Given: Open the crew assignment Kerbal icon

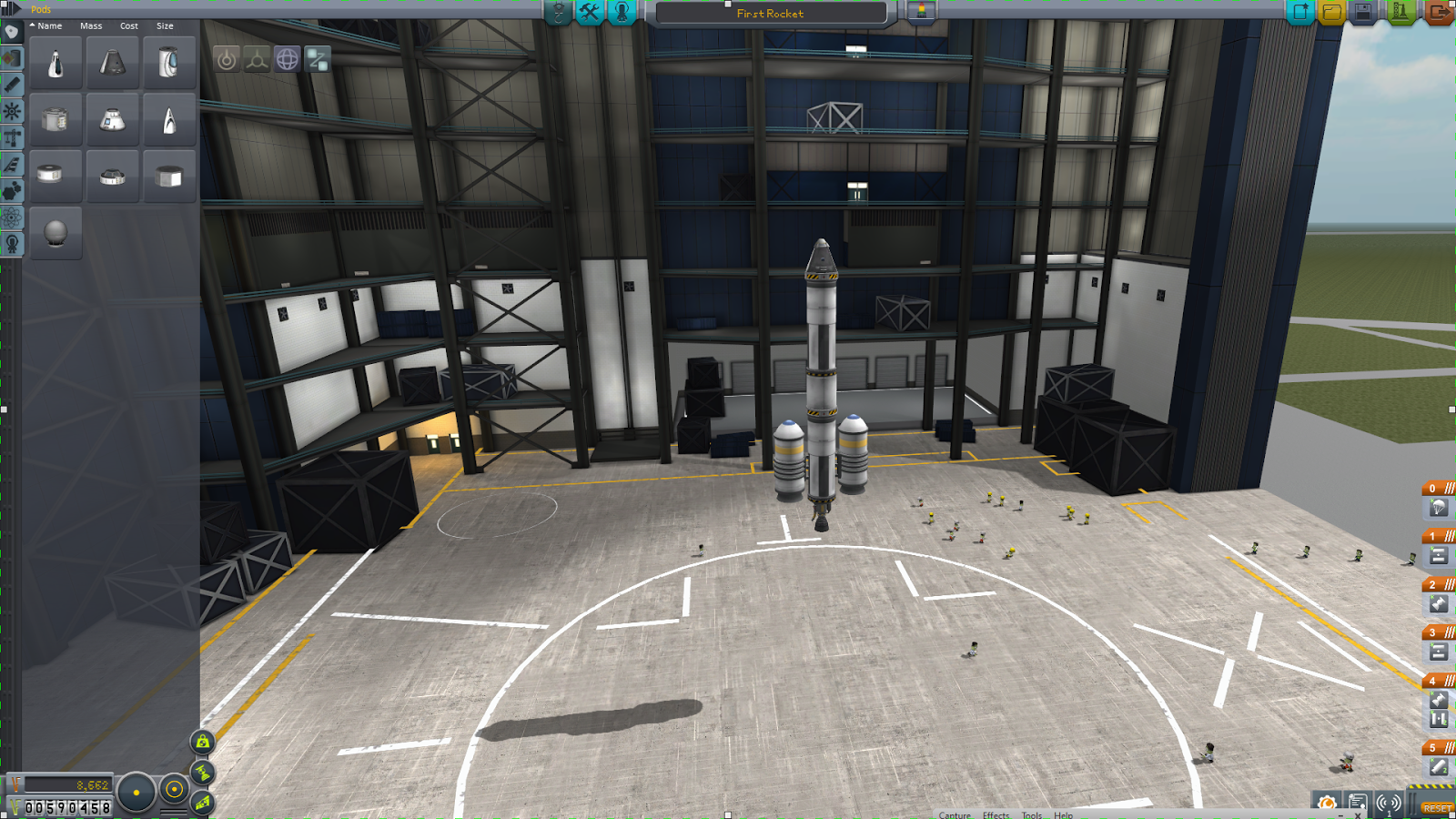Looking at the screenshot, I should tap(621, 13).
